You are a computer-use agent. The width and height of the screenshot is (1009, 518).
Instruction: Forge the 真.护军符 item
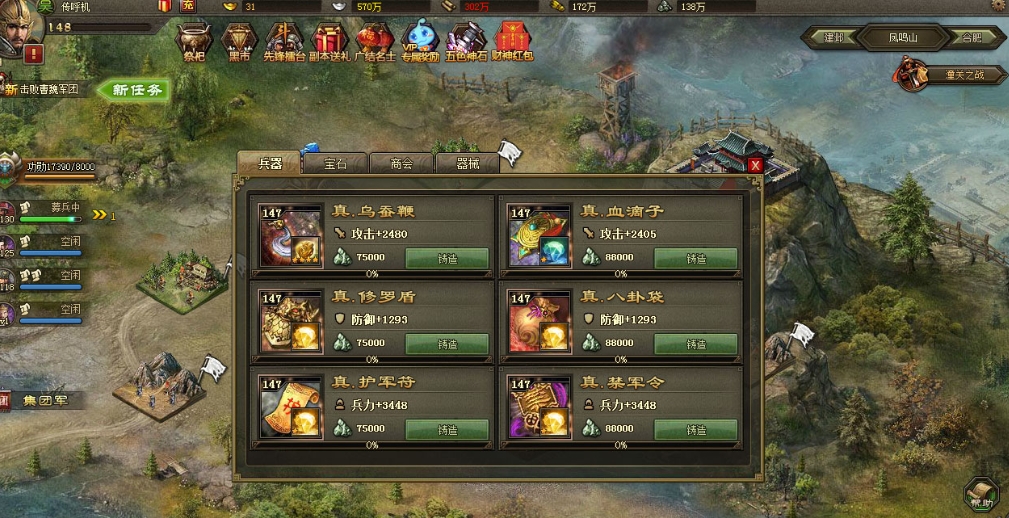(x=447, y=429)
